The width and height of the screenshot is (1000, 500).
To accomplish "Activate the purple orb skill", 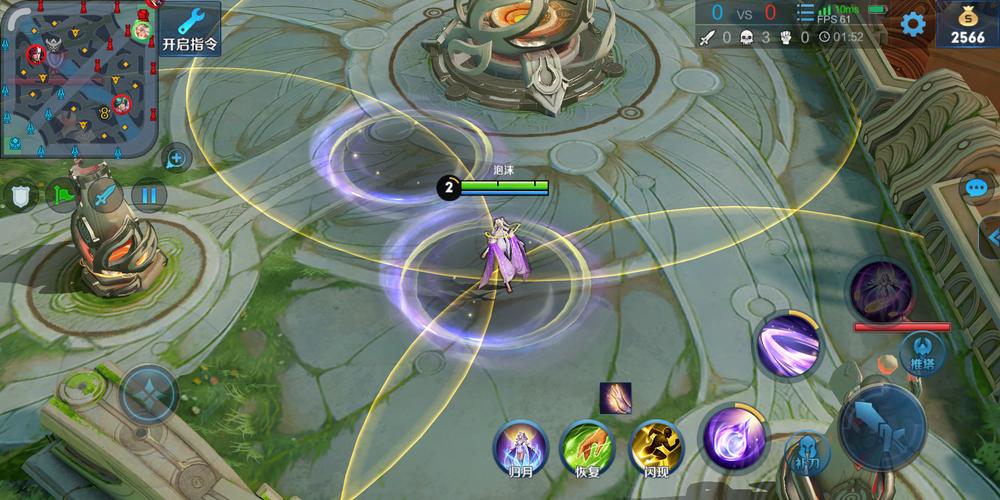I will 733,437.
